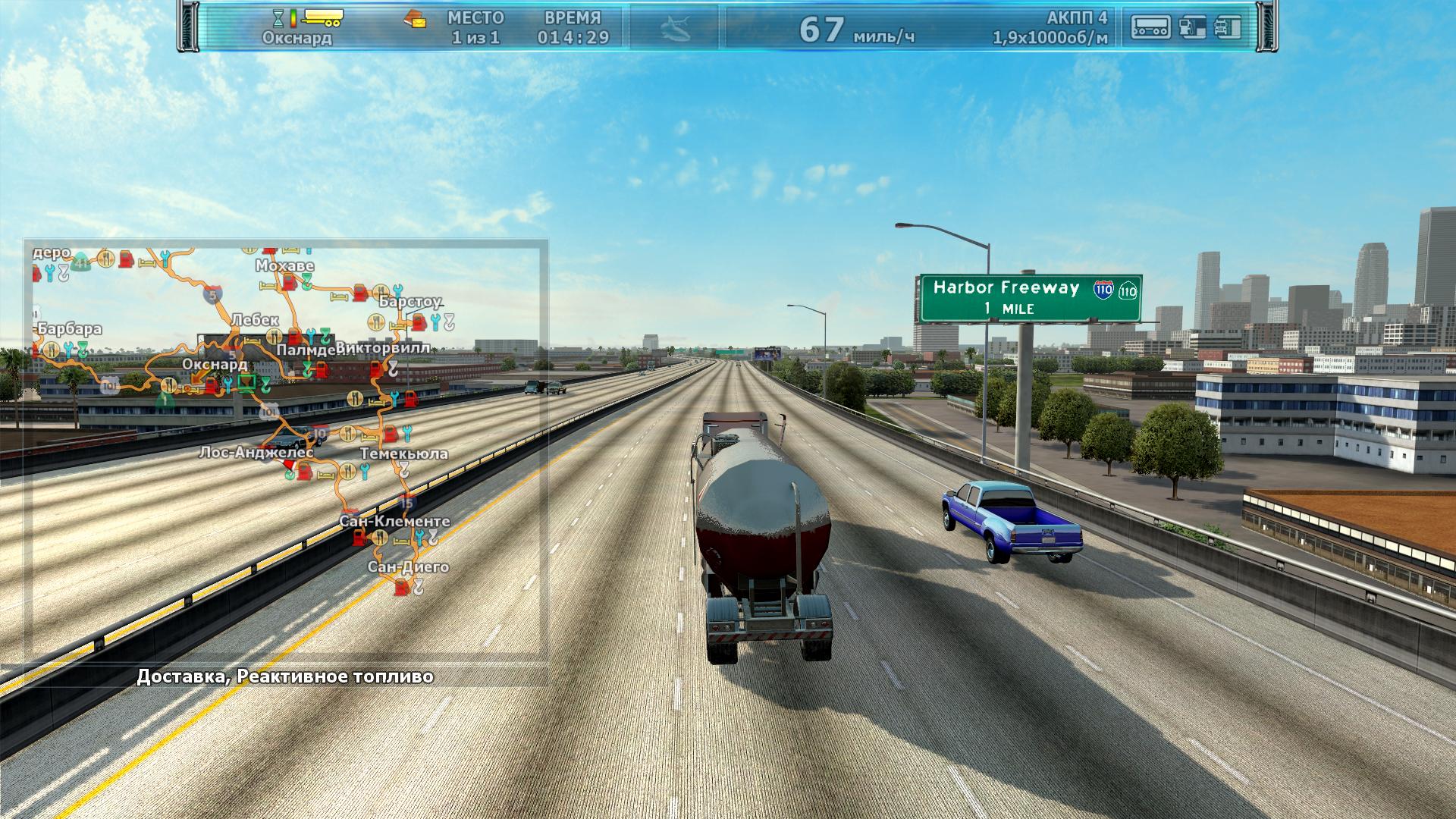Click the Сан-Клементе map label
Screen dimensions: 1456x819
pyautogui.click(x=394, y=521)
